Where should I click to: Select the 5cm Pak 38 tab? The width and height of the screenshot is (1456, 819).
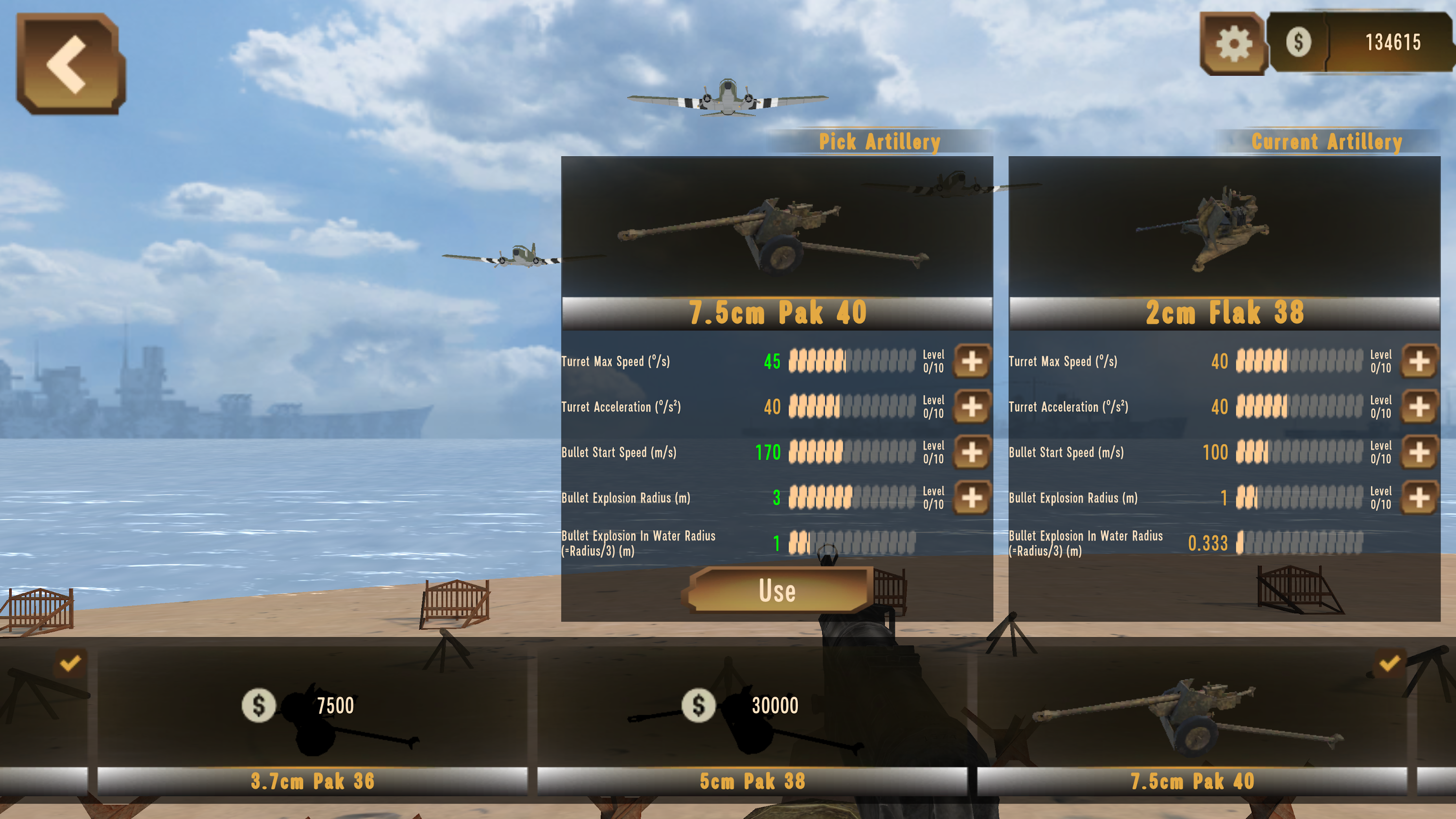pos(753,780)
